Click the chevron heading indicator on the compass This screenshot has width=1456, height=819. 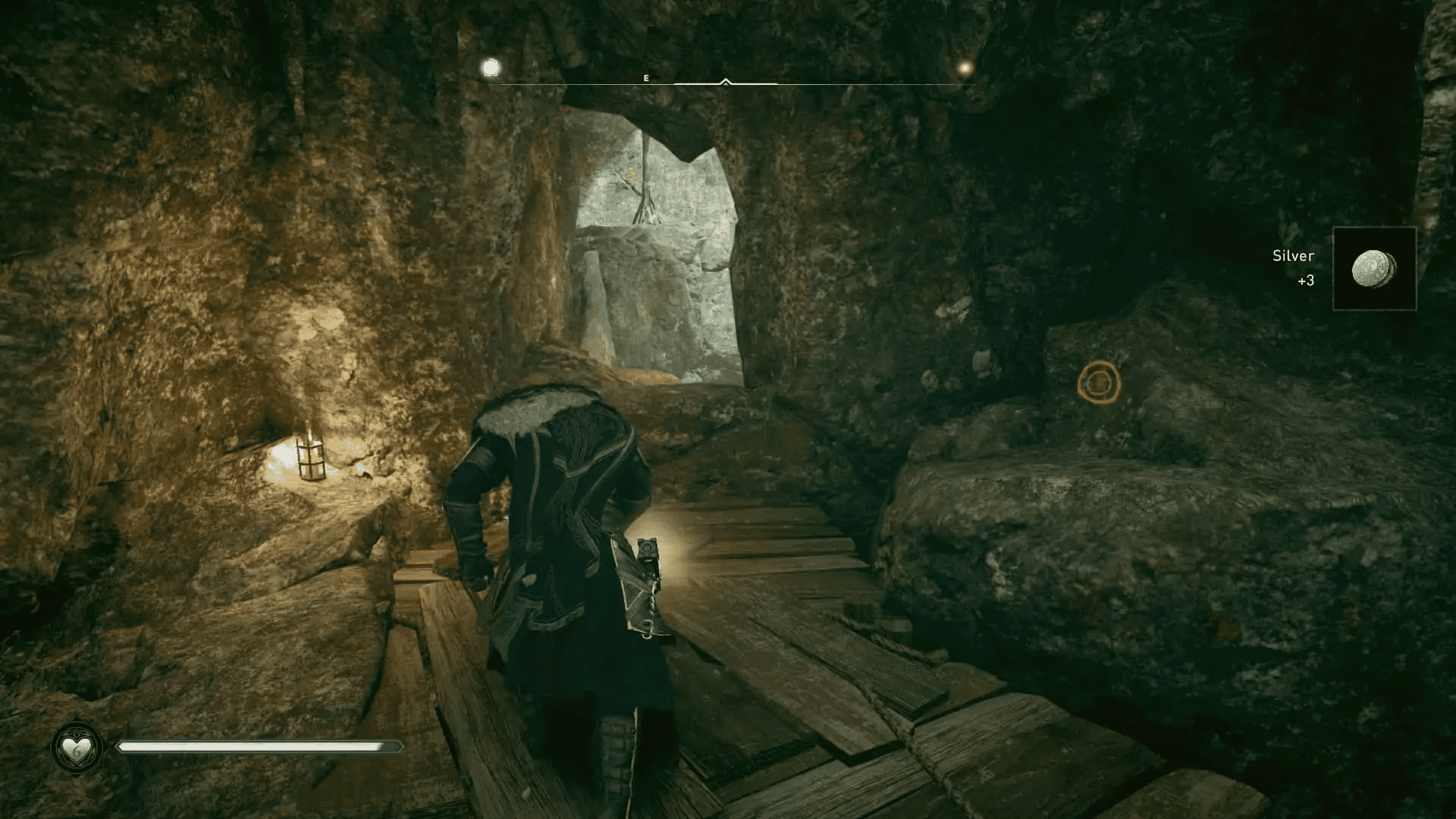coord(727,78)
